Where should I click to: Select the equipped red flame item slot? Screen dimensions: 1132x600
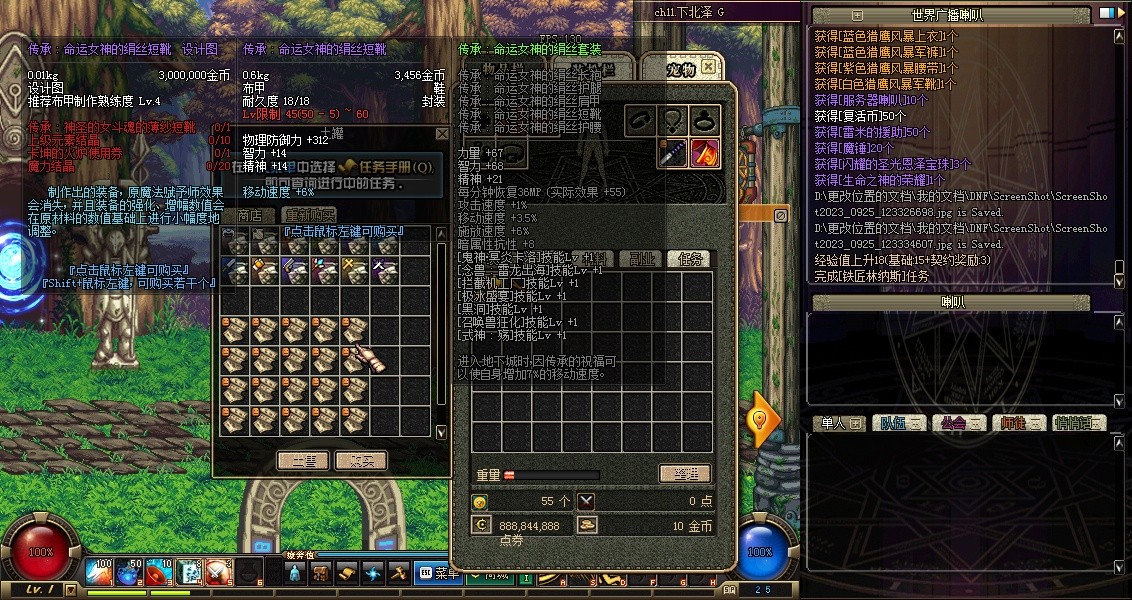coord(705,154)
